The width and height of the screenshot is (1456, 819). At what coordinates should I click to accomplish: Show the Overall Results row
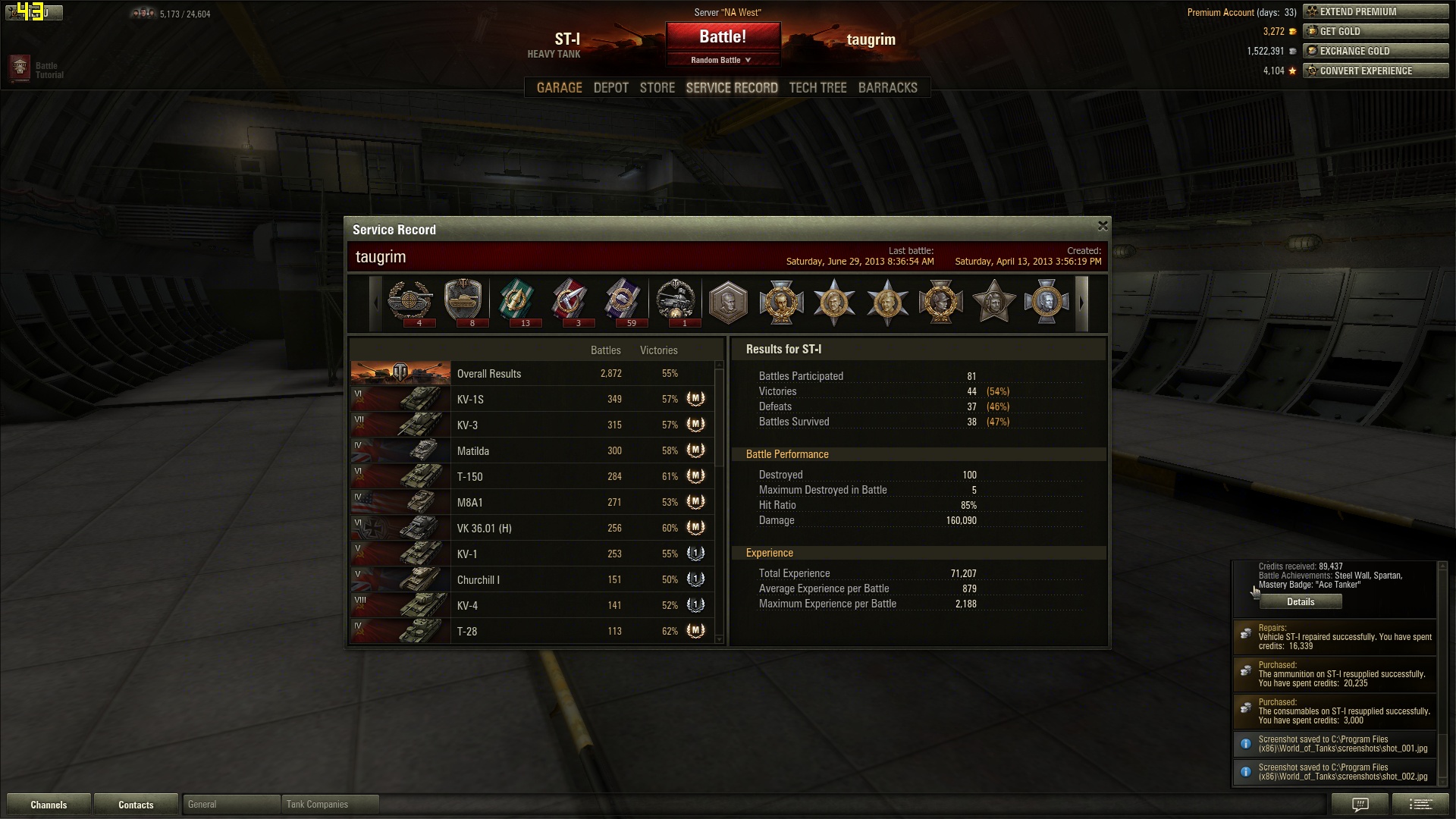point(531,374)
